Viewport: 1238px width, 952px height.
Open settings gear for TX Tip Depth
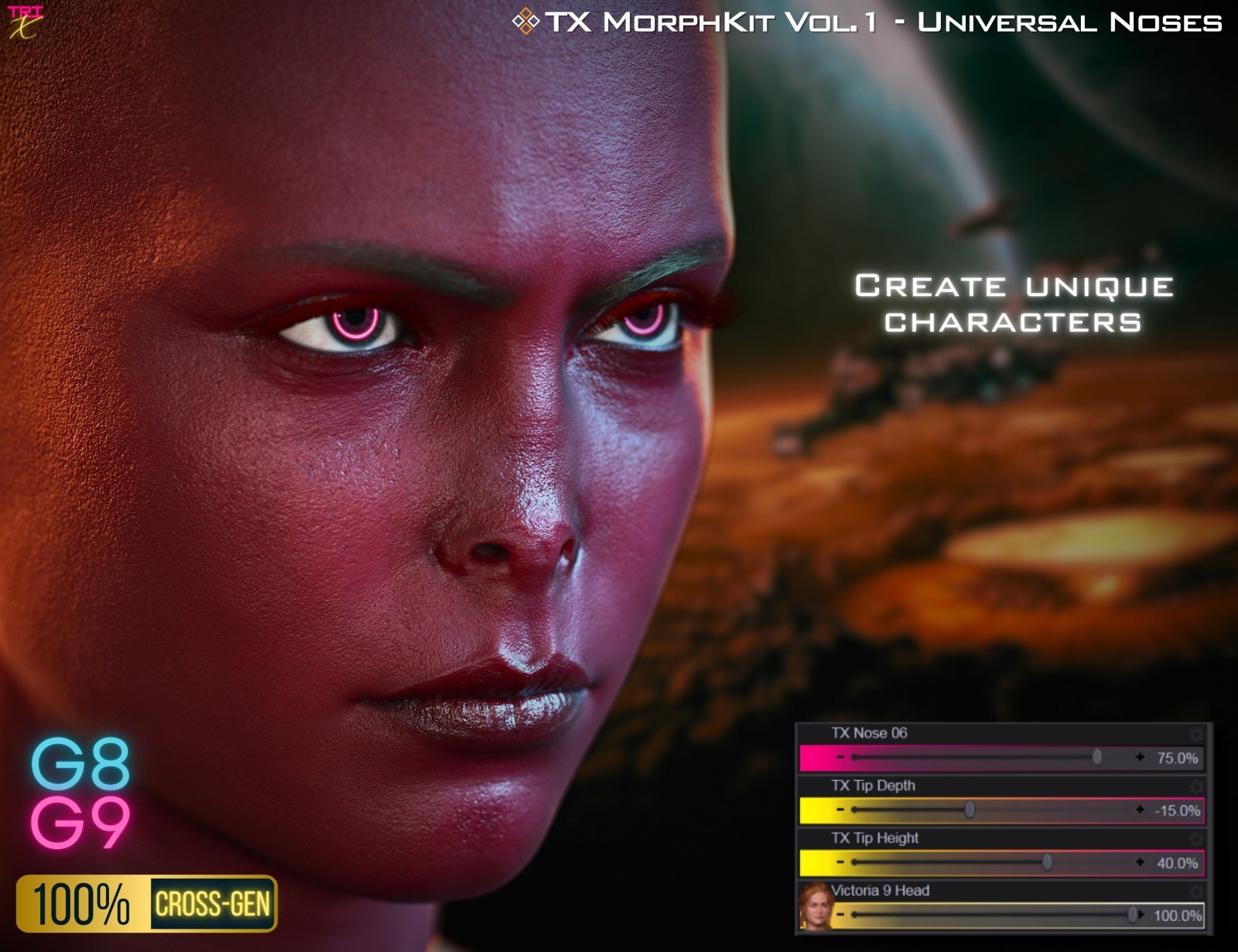click(1195, 786)
